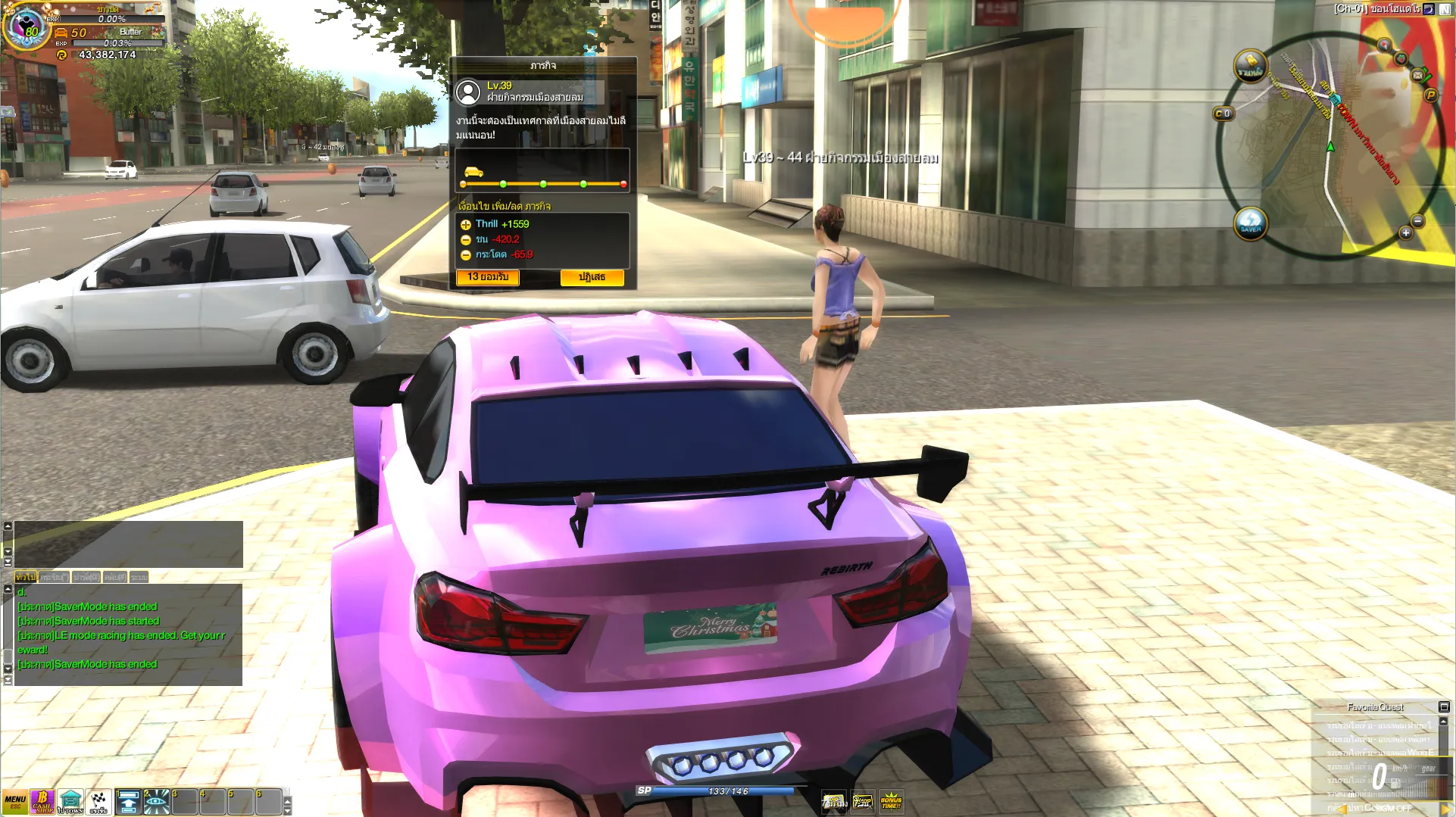
Task: Zoom in the minimap with plus button
Action: coord(1405,233)
